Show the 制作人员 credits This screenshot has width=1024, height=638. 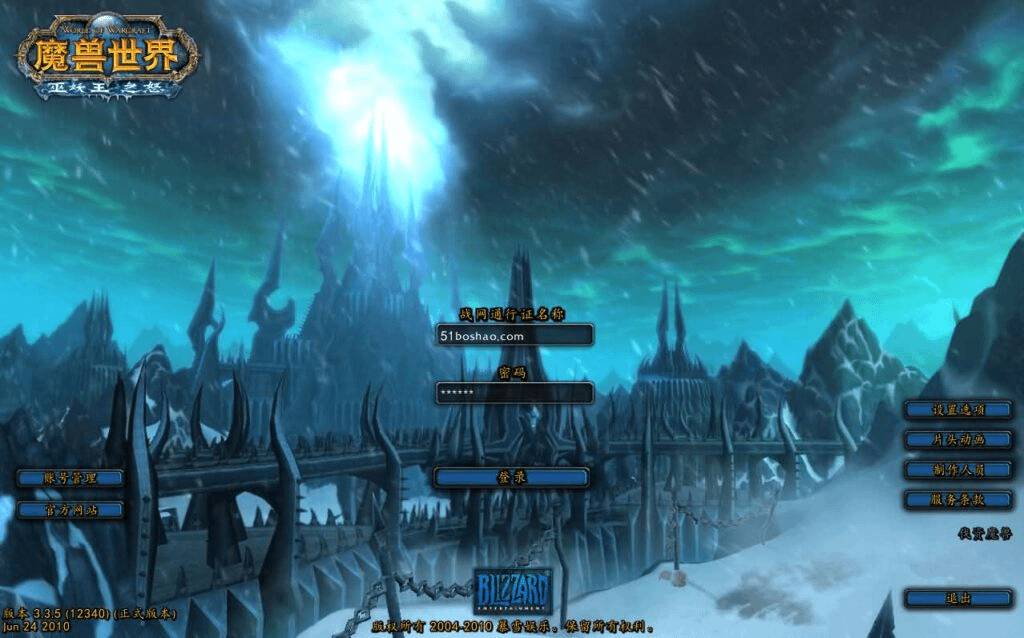958,469
